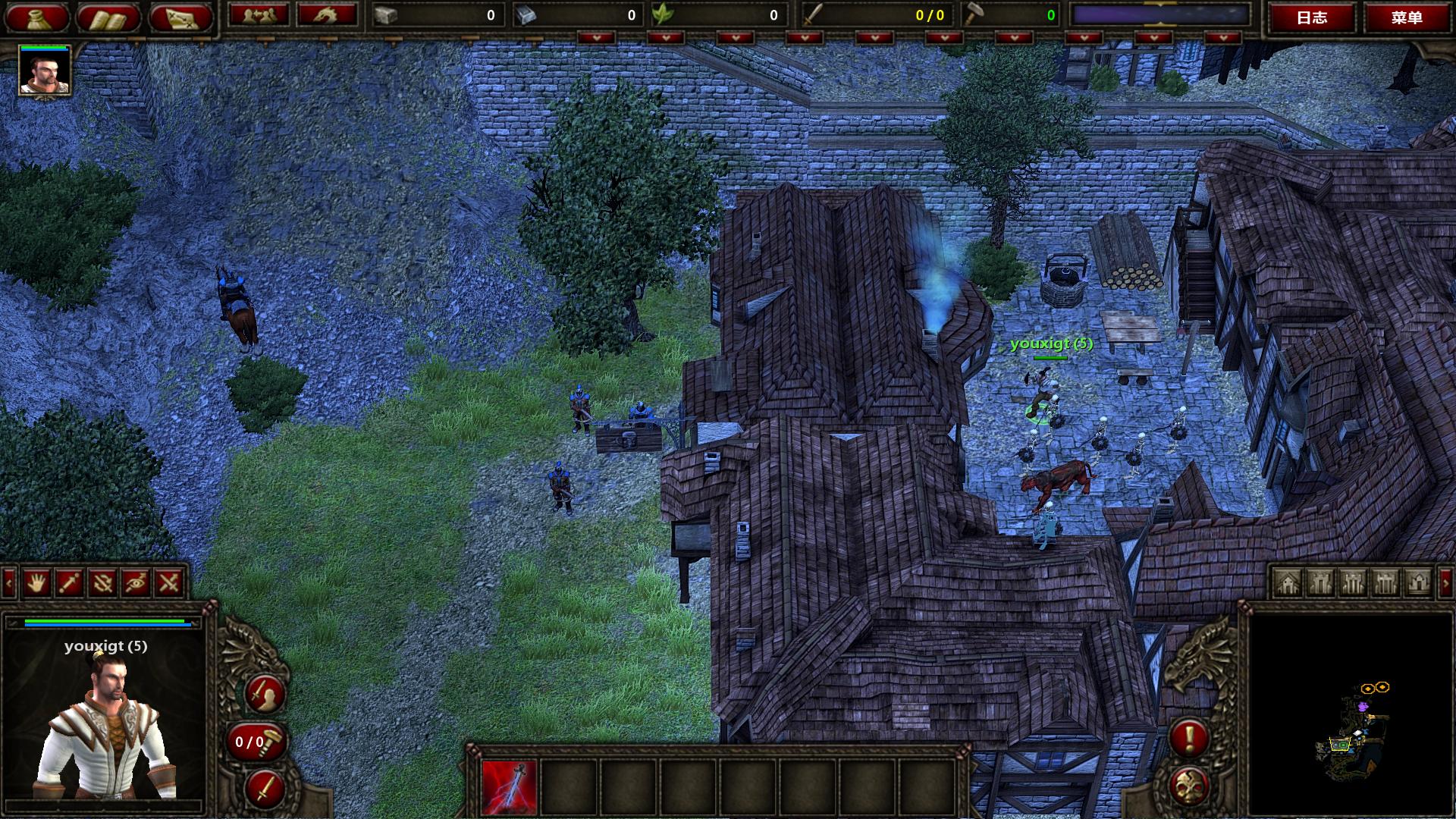This screenshot has width=1456, height=819.
Task: Choose the single sword attack command
Action: click(70, 582)
